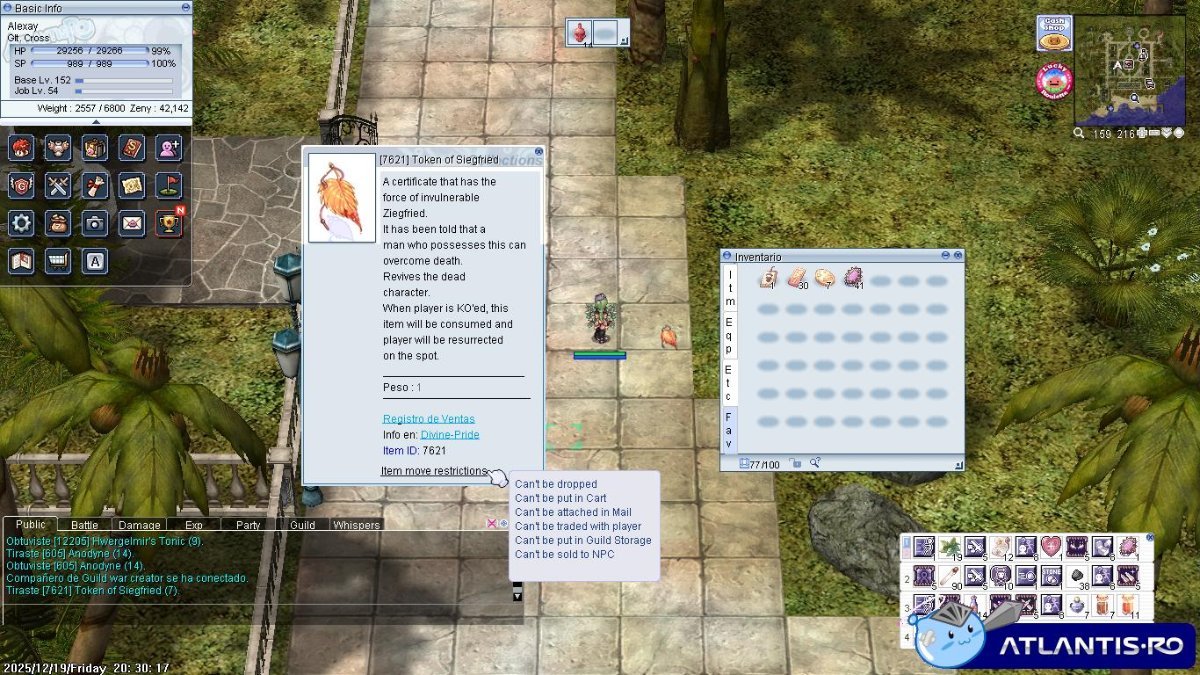
Task: Open the Guild chat tab
Action: (x=302, y=525)
